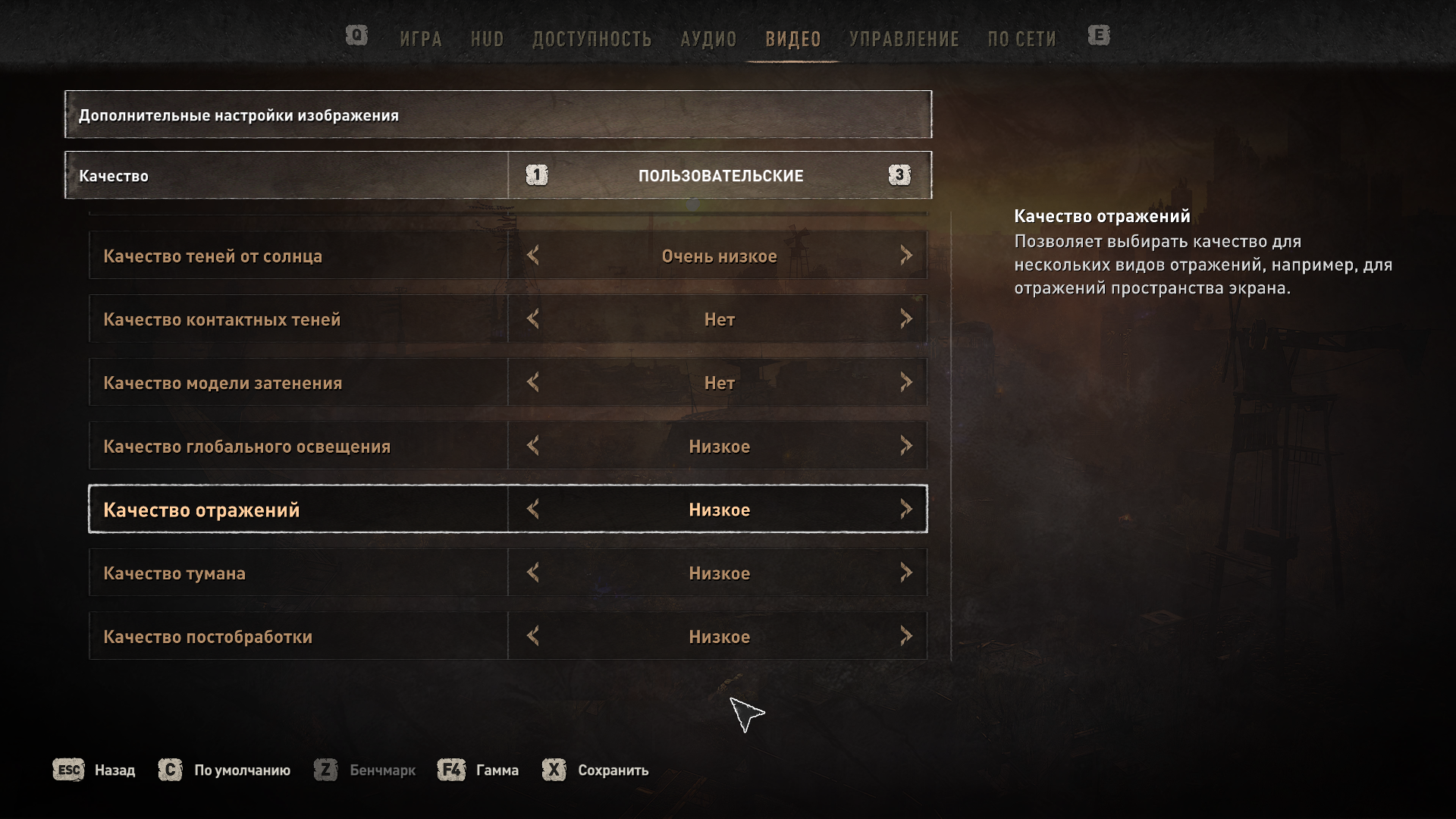Select the УПРАВЛЕНИЕ tab

pyautogui.click(x=904, y=39)
